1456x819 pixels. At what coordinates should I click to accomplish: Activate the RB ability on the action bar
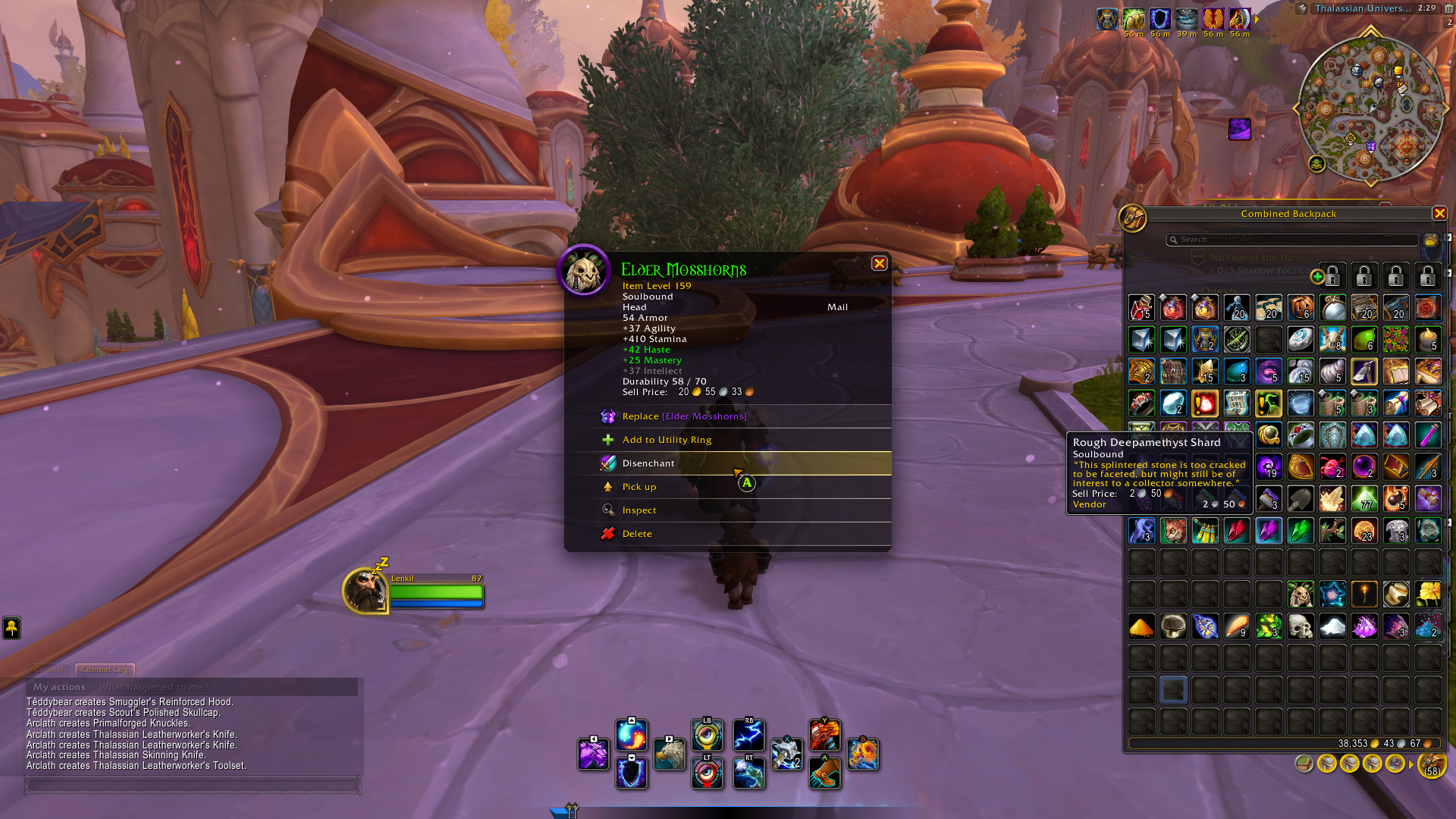click(748, 736)
